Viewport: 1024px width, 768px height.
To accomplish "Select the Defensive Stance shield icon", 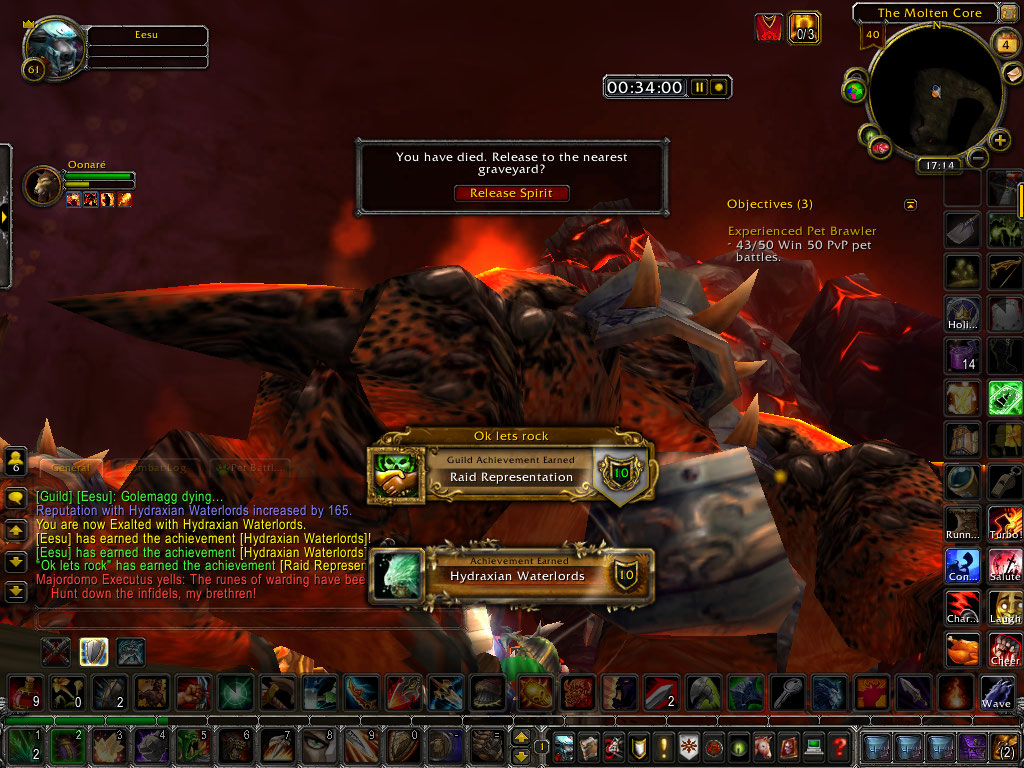I will (x=94, y=652).
